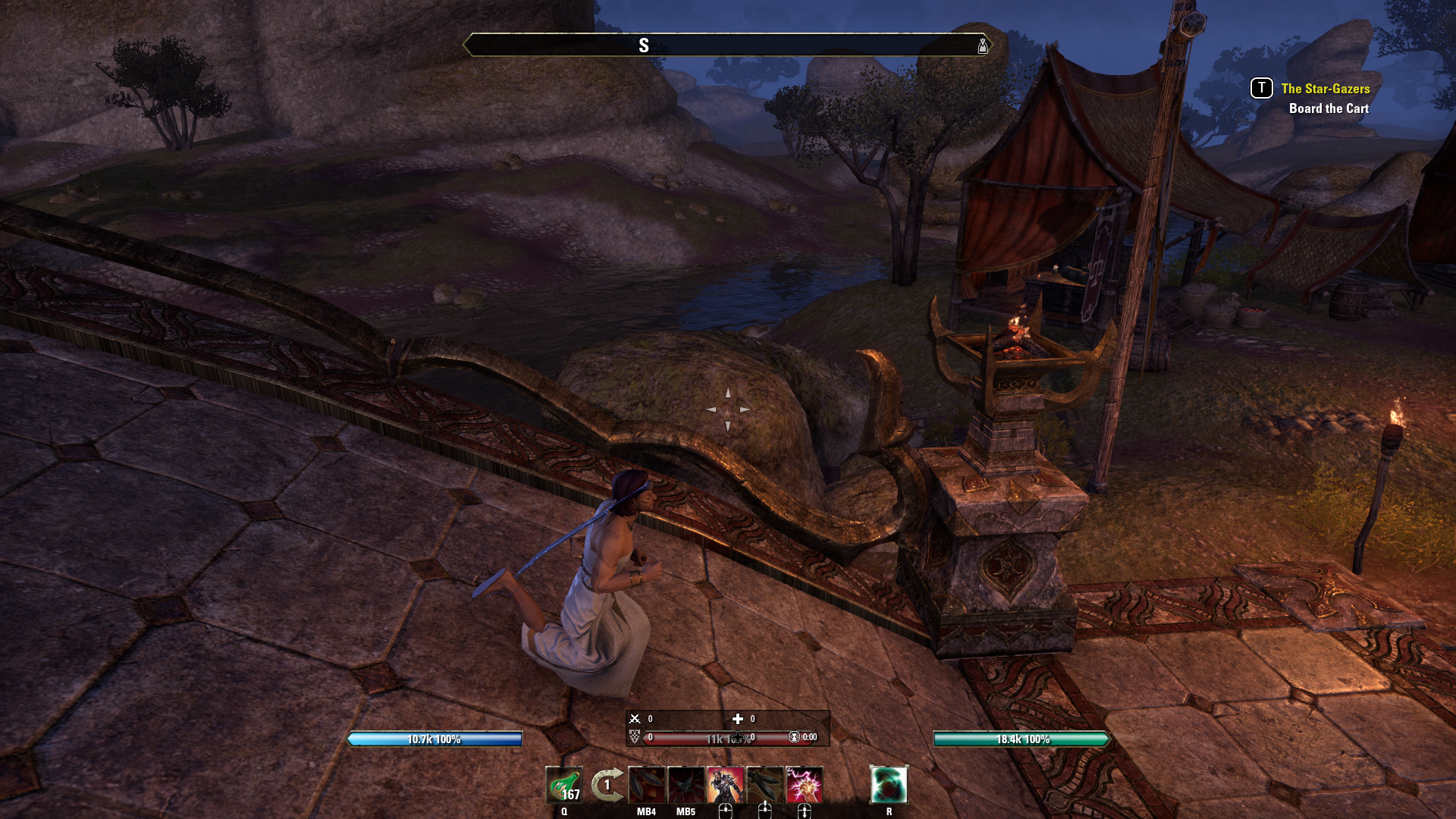Use the green potion quickslot item
Screen dimensions: 1456x819
564,785
